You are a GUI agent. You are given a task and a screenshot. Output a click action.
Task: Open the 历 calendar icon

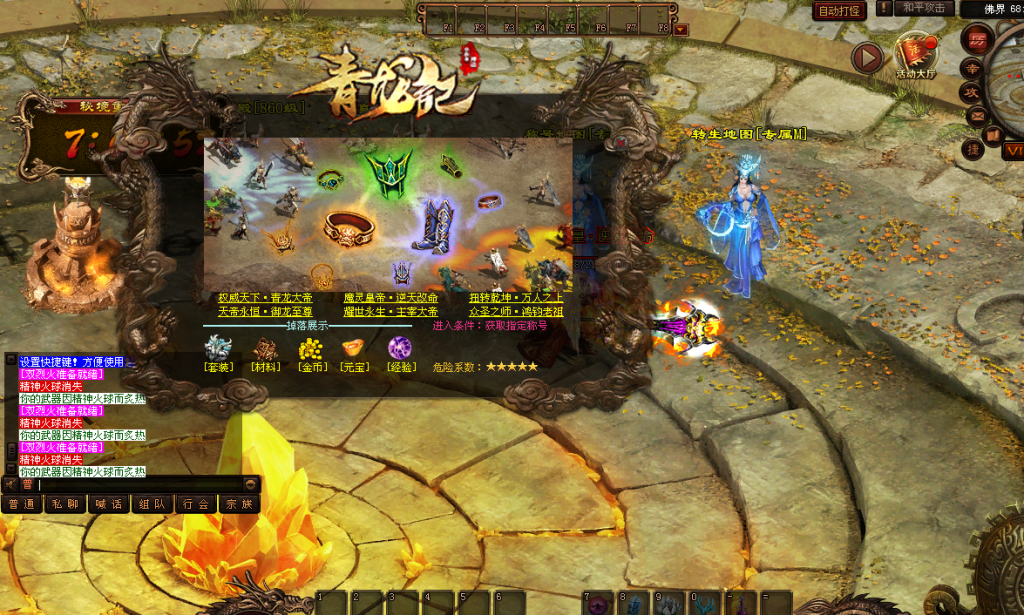976,39
